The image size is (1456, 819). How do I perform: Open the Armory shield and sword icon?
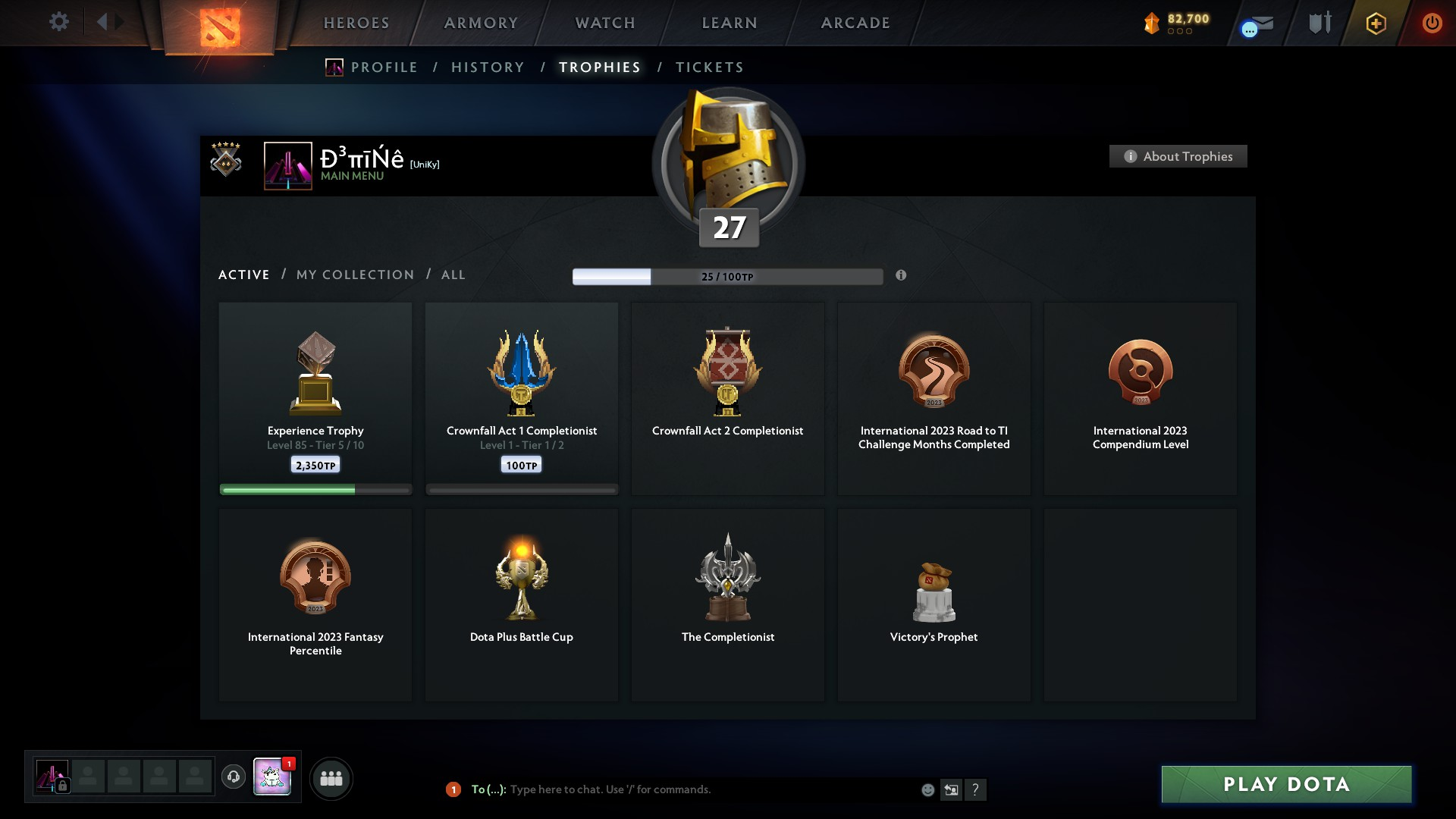click(1319, 23)
